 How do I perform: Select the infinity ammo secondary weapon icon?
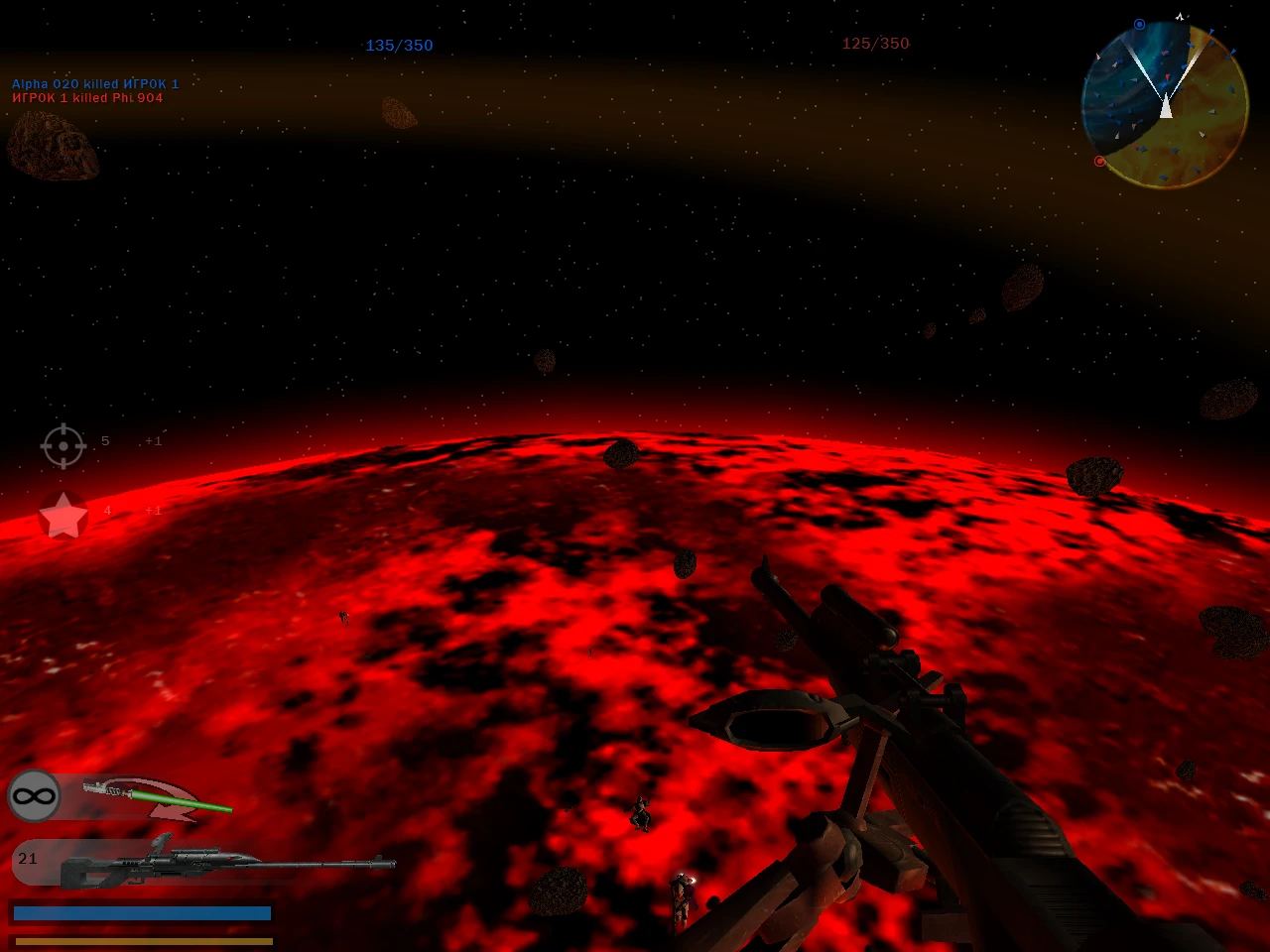point(34,795)
